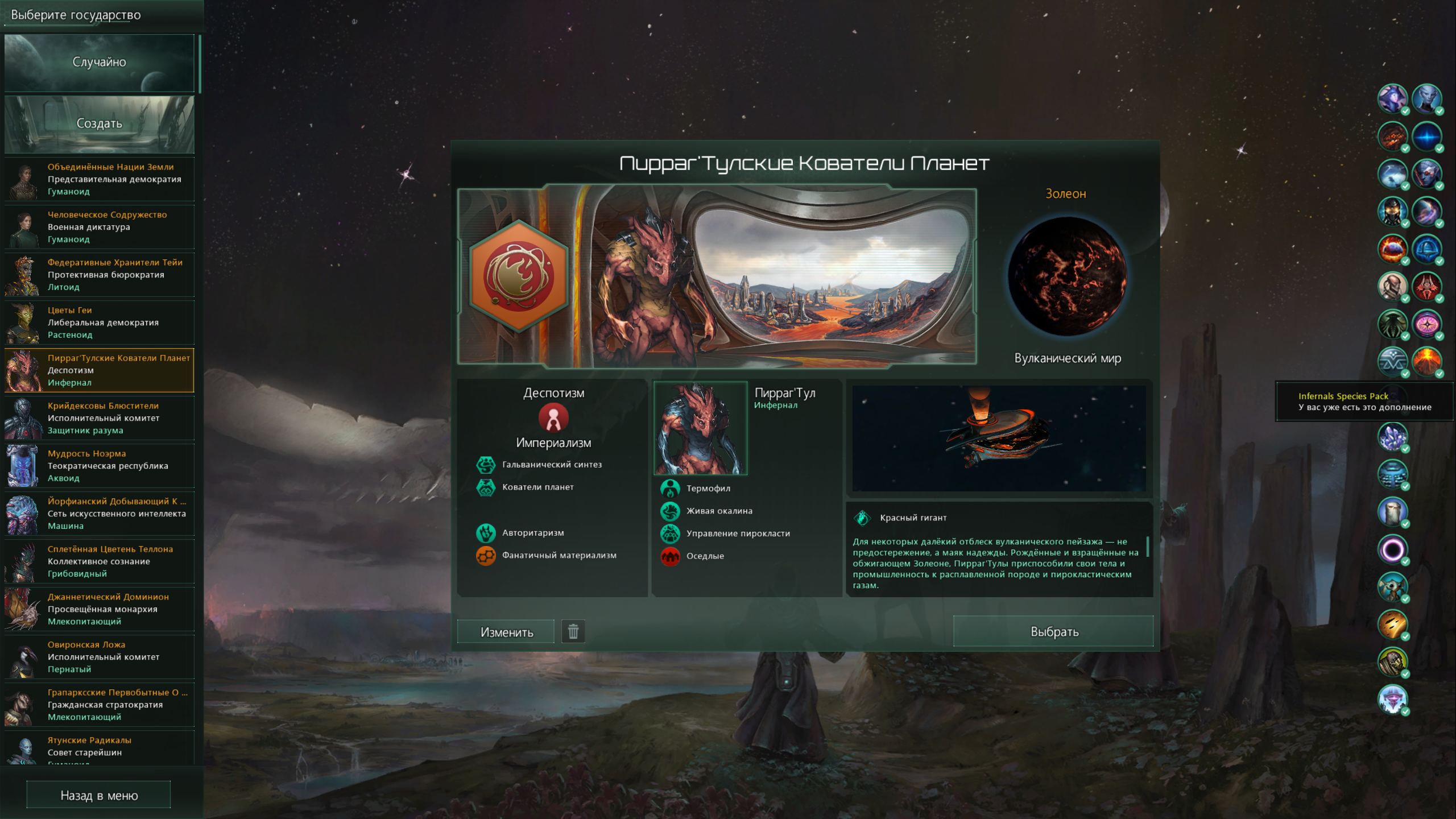Image resolution: width=1456 pixels, height=819 pixels.
Task: Click the red hexagonal empire emblem
Action: (x=519, y=276)
